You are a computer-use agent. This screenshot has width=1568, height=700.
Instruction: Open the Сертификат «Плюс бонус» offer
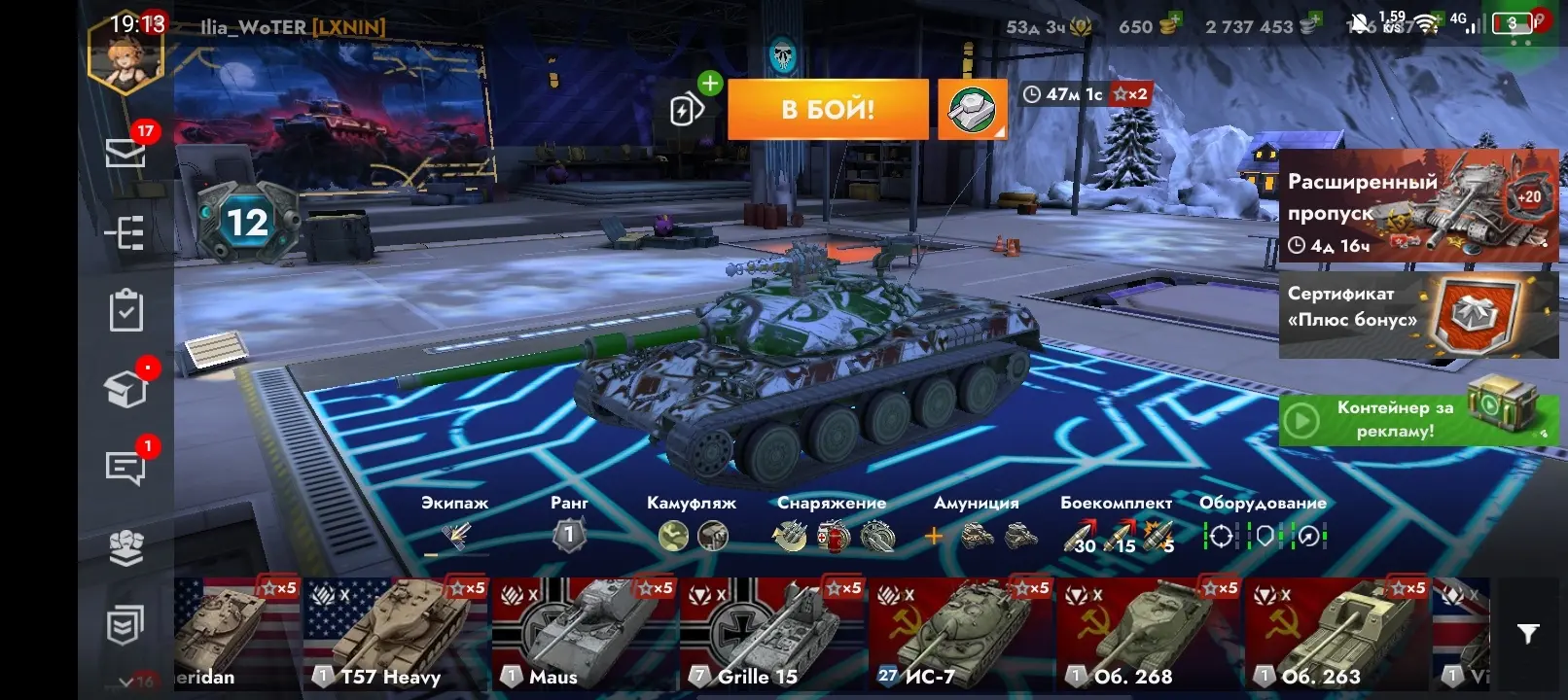[x=1418, y=315]
